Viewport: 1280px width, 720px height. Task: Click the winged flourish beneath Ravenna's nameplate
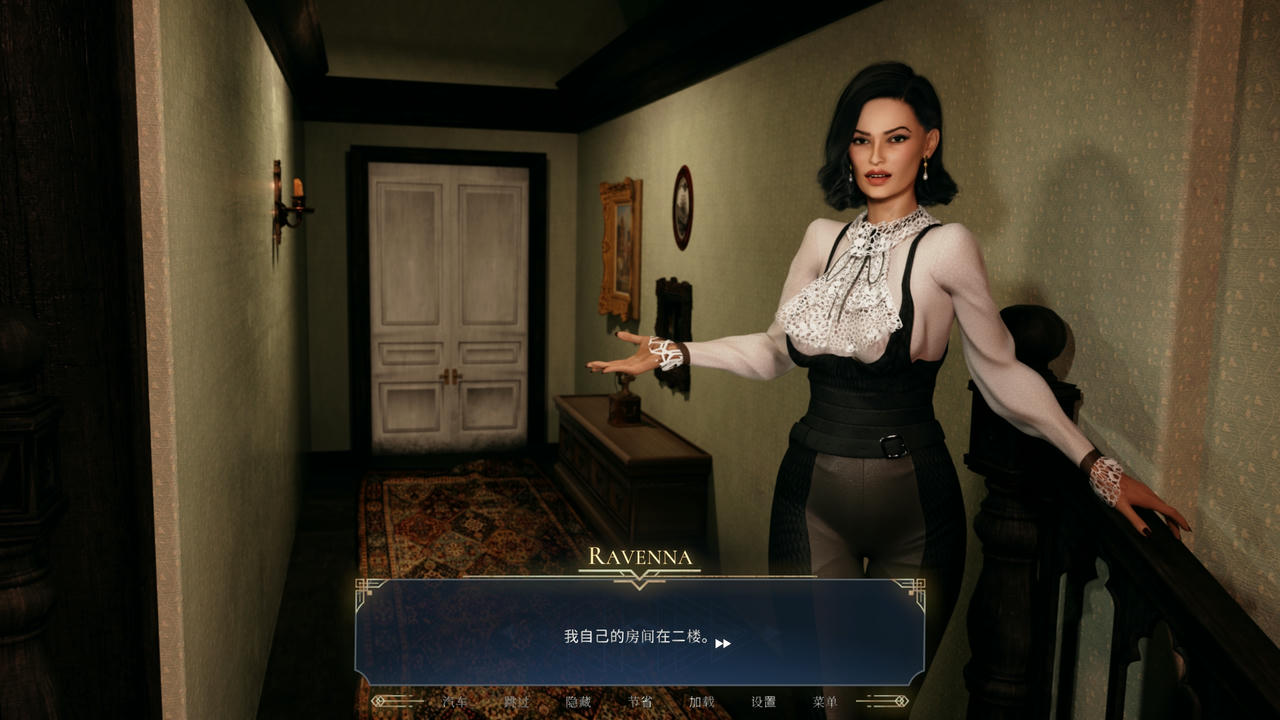[640, 575]
